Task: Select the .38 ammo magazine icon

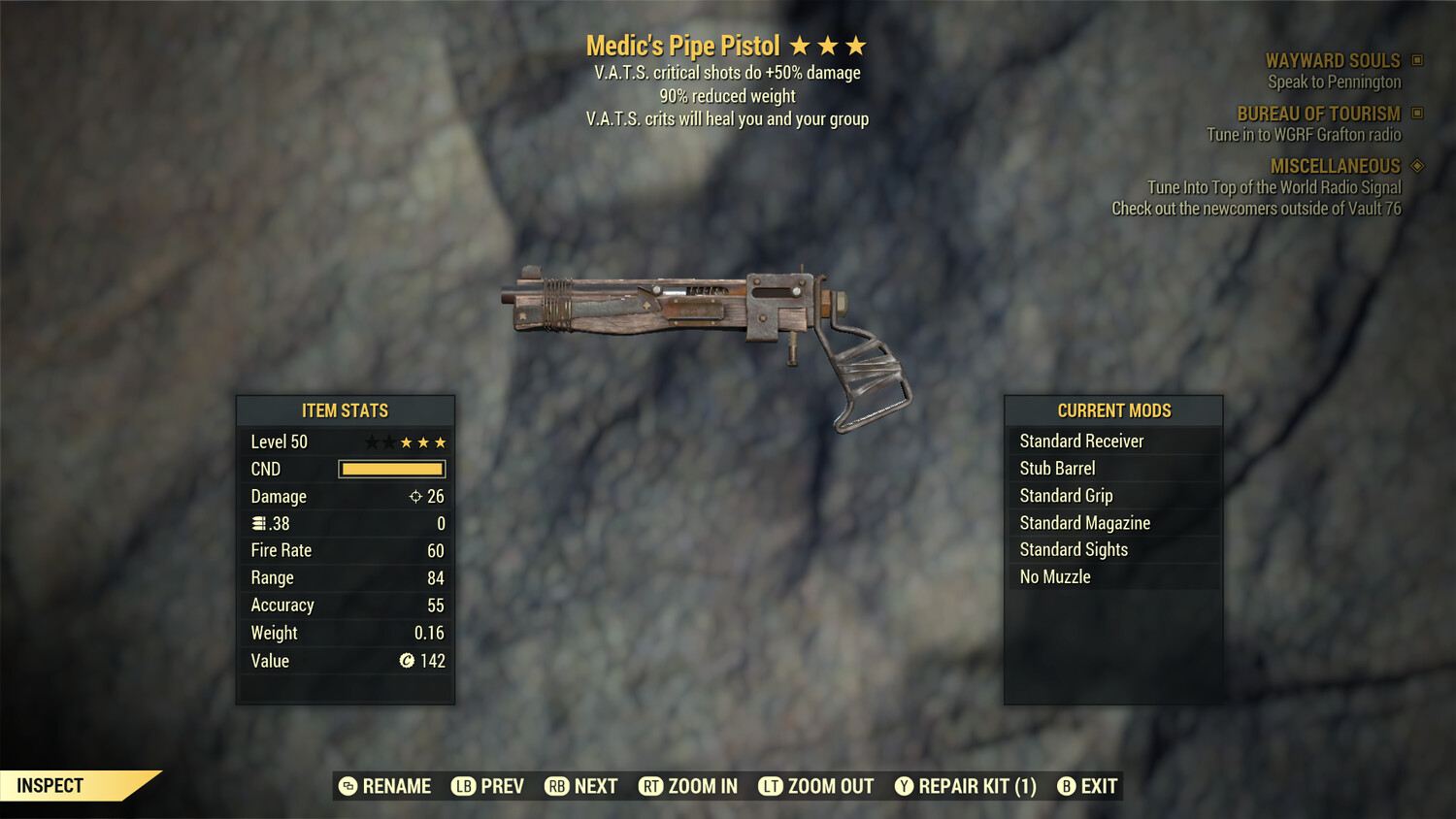Action: pyautogui.click(x=260, y=523)
